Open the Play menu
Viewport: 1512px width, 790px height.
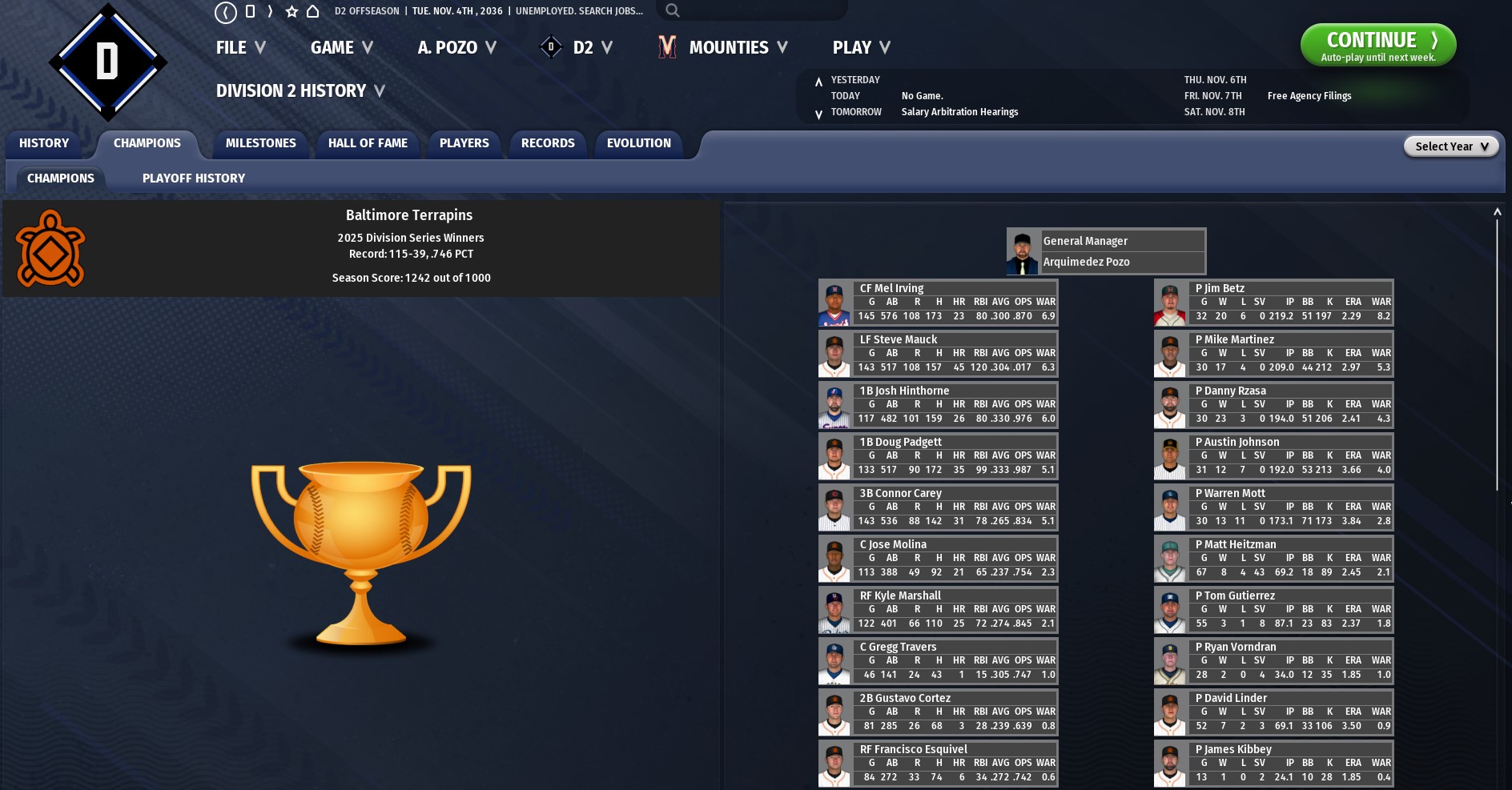coord(861,48)
